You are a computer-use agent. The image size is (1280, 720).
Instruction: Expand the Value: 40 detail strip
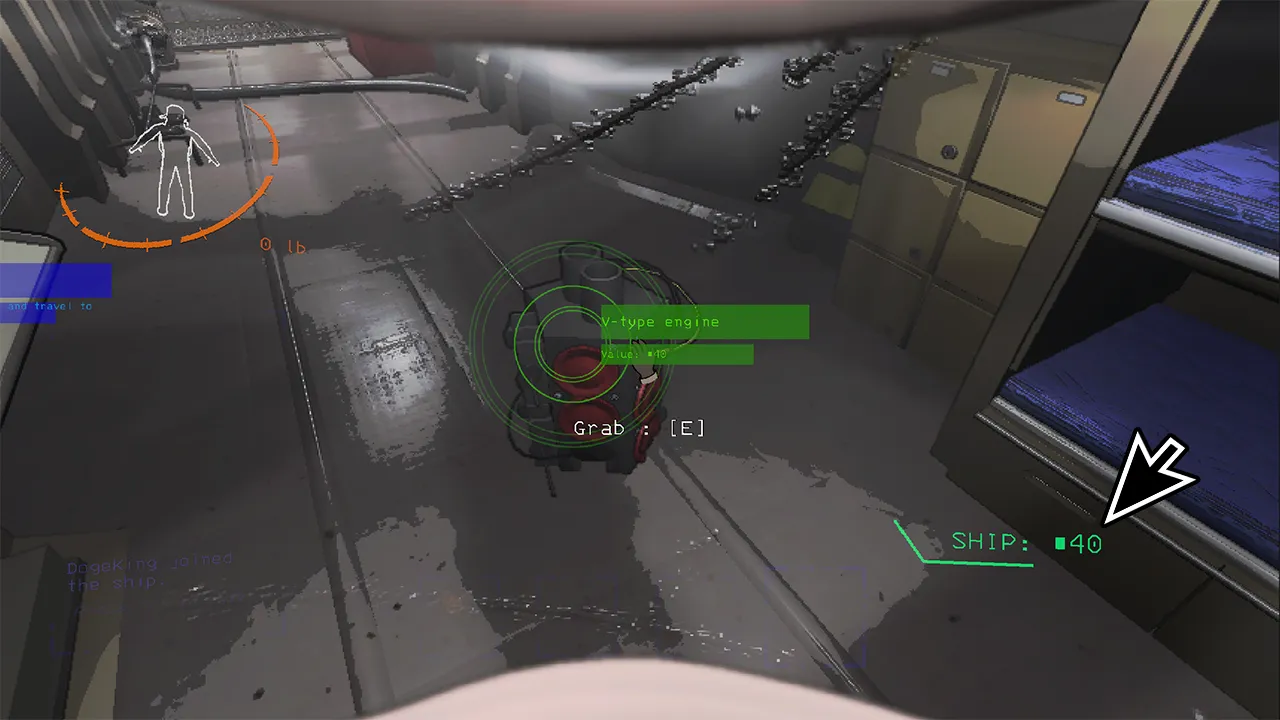point(675,353)
